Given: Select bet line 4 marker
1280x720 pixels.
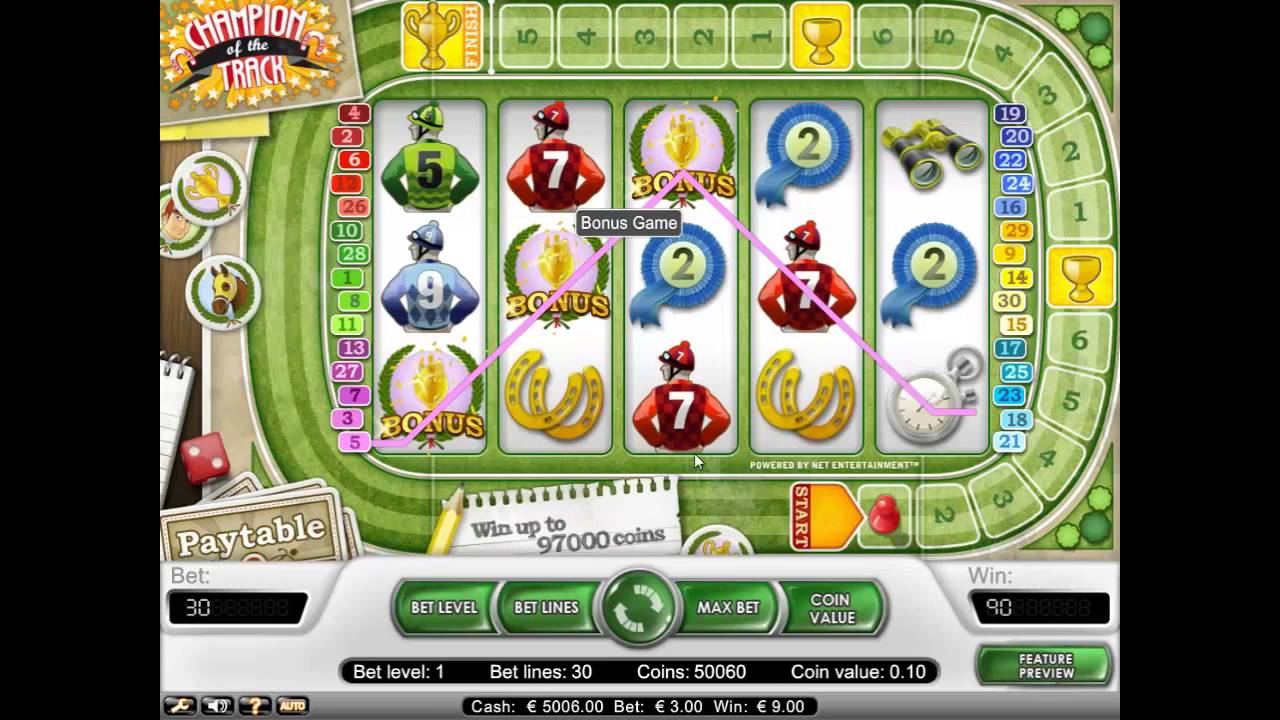Looking at the screenshot, I should pyautogui.click(x=354, y=114).
